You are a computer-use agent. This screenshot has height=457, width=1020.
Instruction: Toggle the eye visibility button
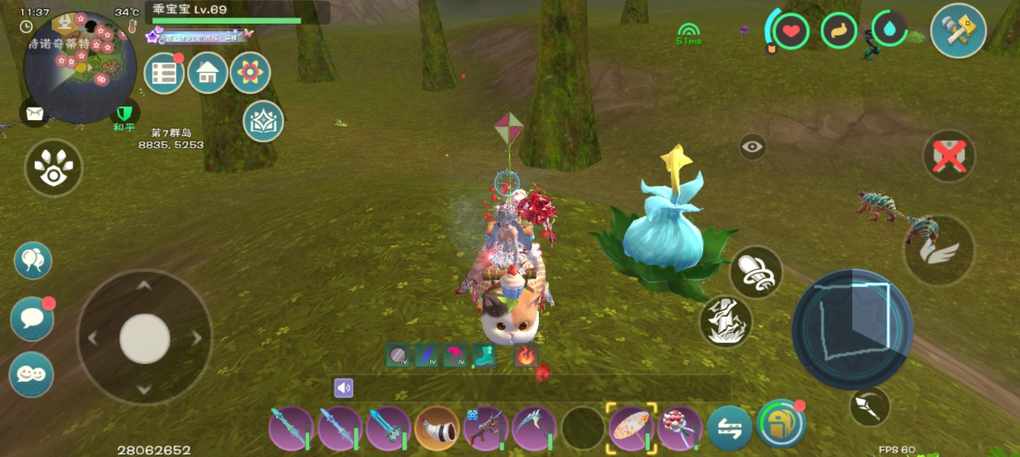[x=753, y=147]
